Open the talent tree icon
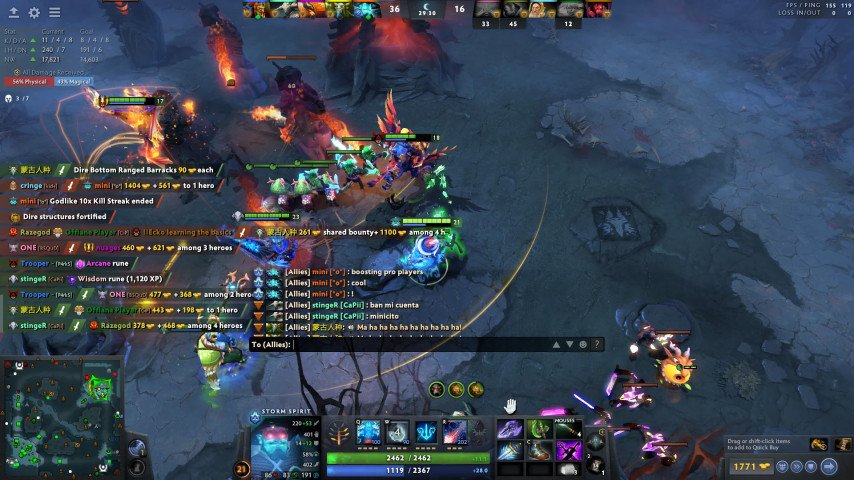 339,433
